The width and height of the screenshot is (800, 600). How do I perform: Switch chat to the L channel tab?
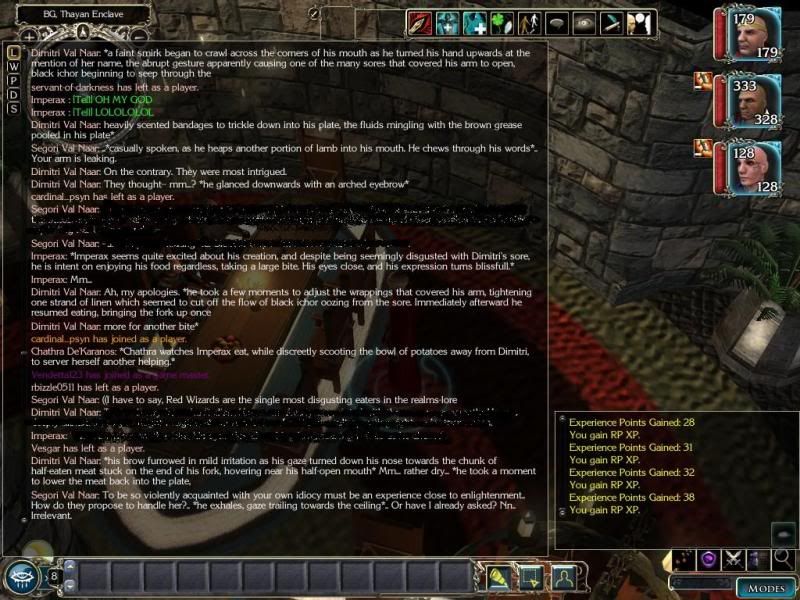point(13,51)
